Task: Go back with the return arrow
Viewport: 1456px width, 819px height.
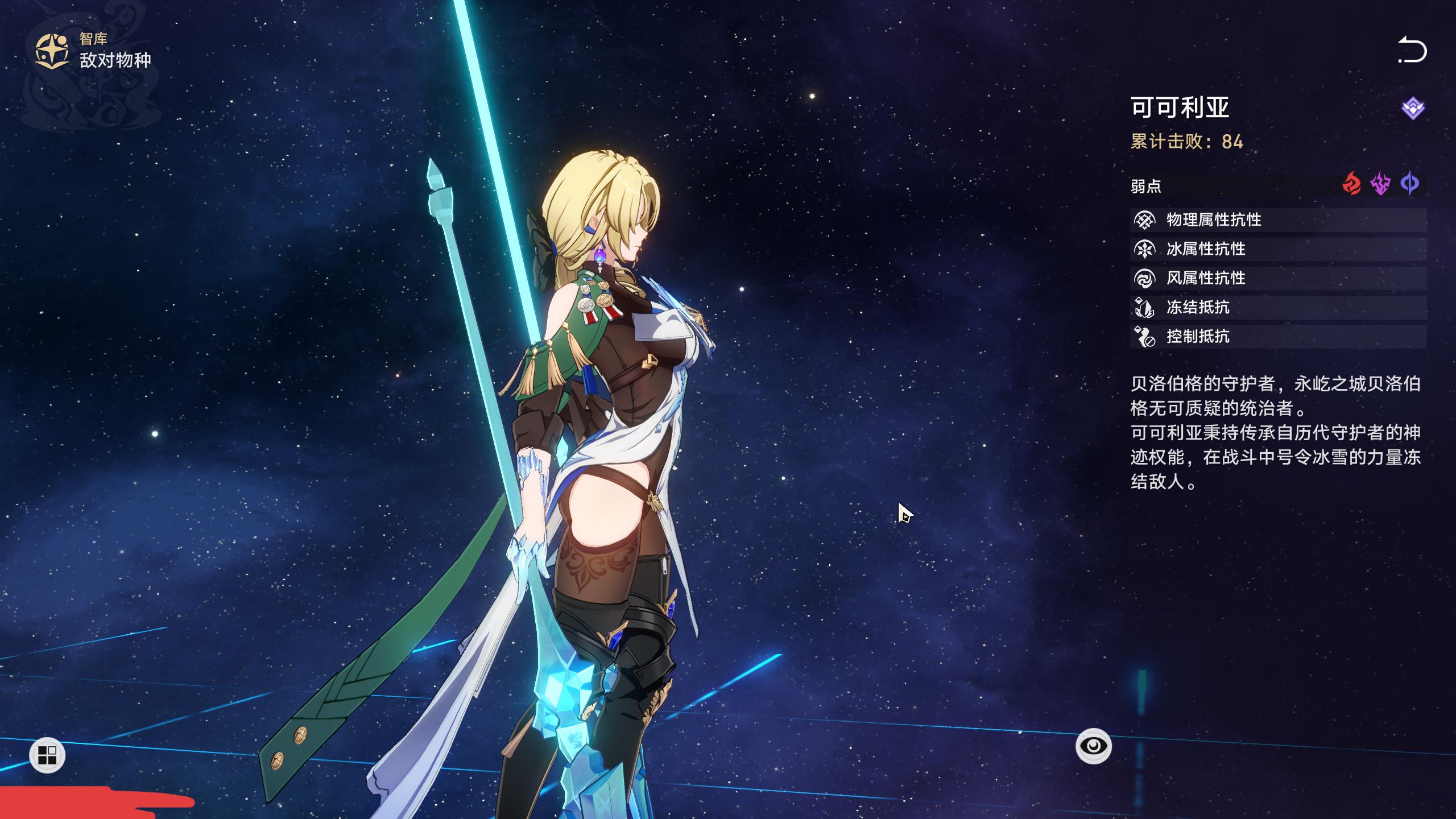Action: point(1412,51)
